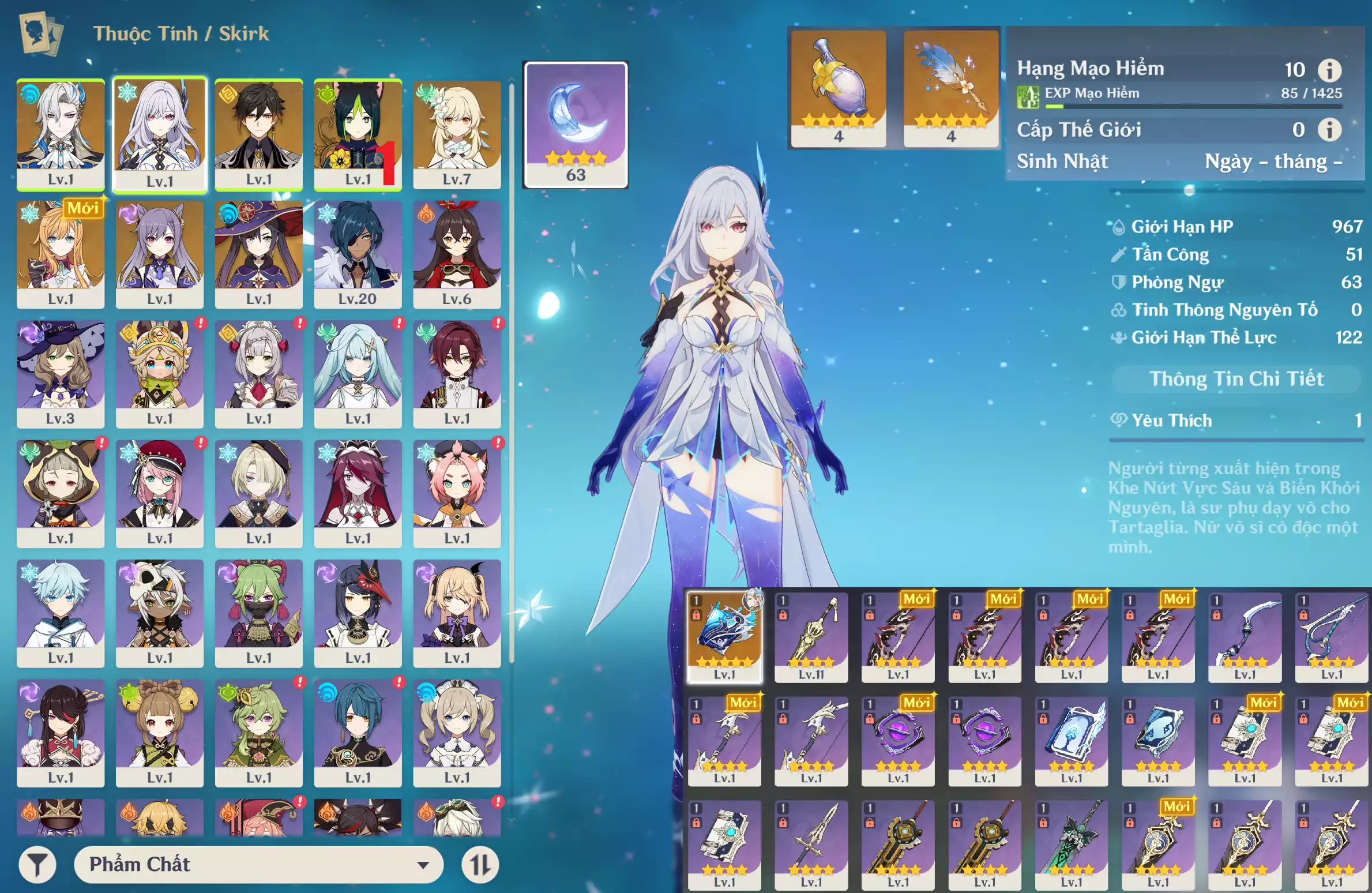The image size is (1372, 893).
Task: Choose Lisa's Lv.3 character card
Action: tap(61, 373)
